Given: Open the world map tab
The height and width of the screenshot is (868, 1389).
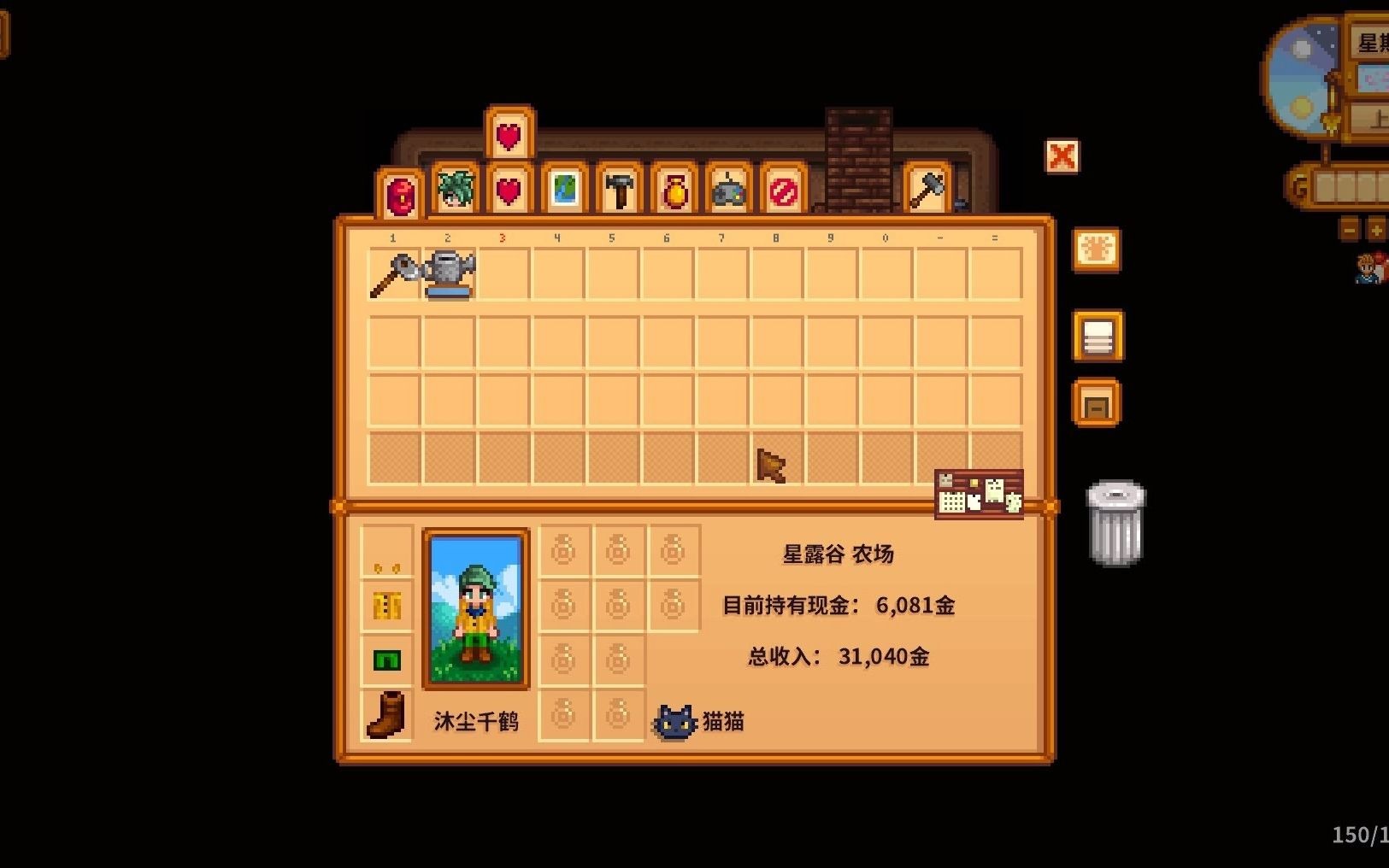Looking at the screenshot, I should point(564,191).
